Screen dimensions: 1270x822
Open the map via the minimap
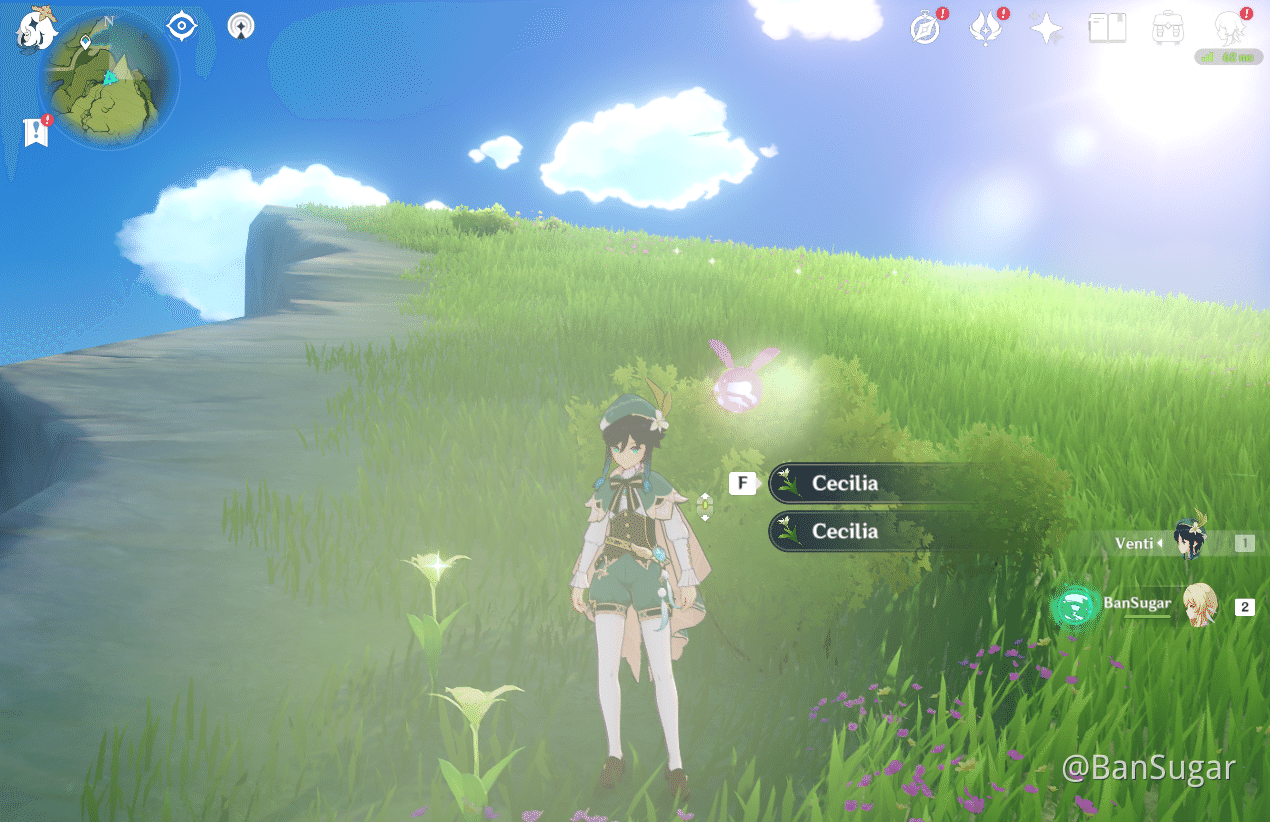coord(109,79)
